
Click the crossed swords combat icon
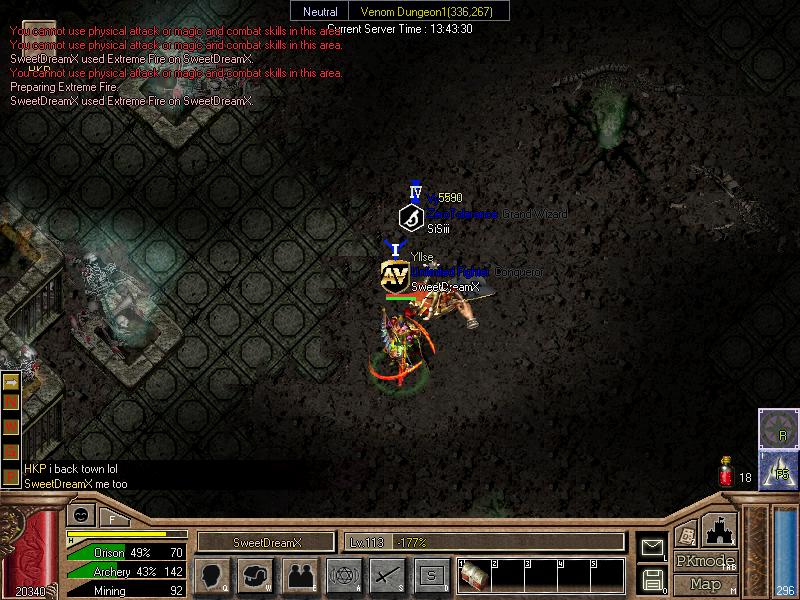(388, 576)
